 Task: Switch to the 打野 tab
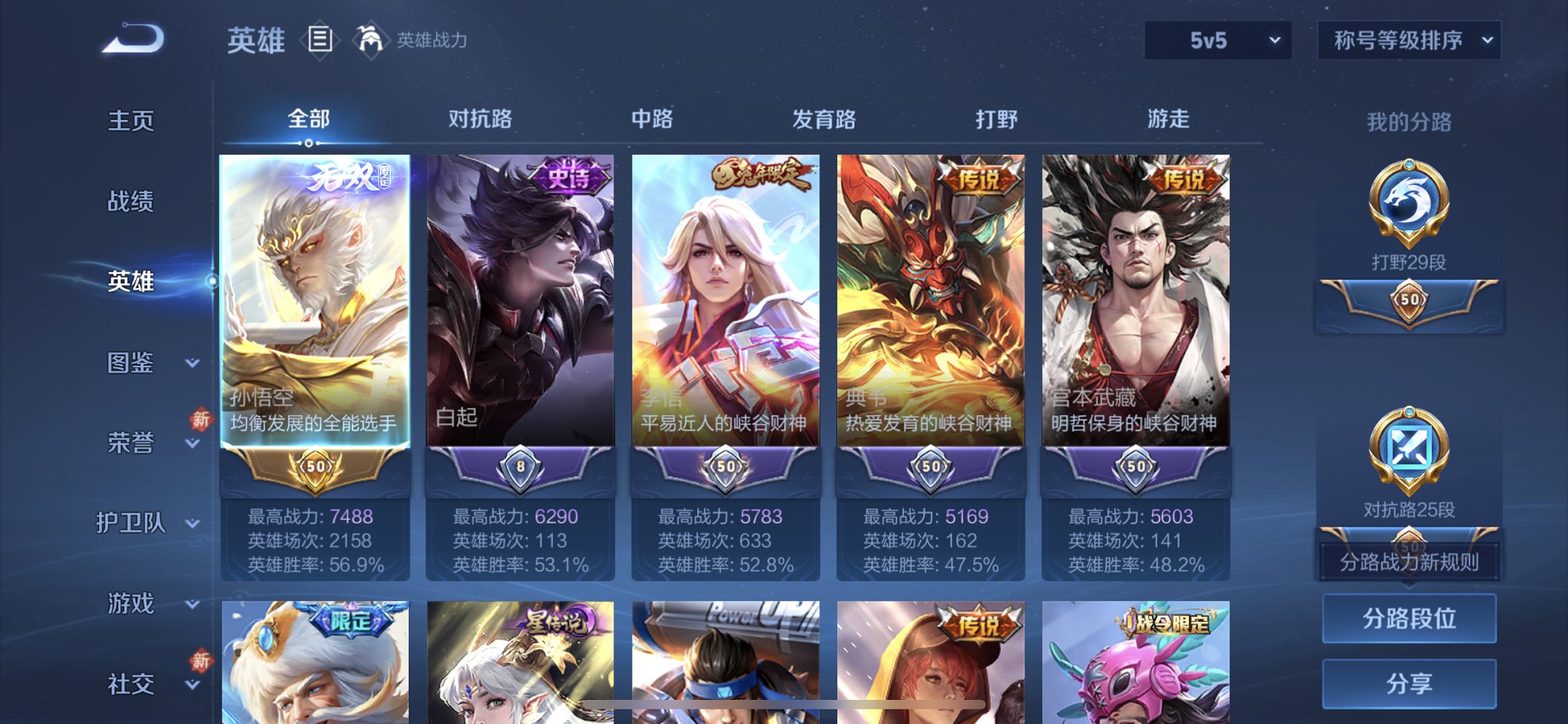point(996,119)
